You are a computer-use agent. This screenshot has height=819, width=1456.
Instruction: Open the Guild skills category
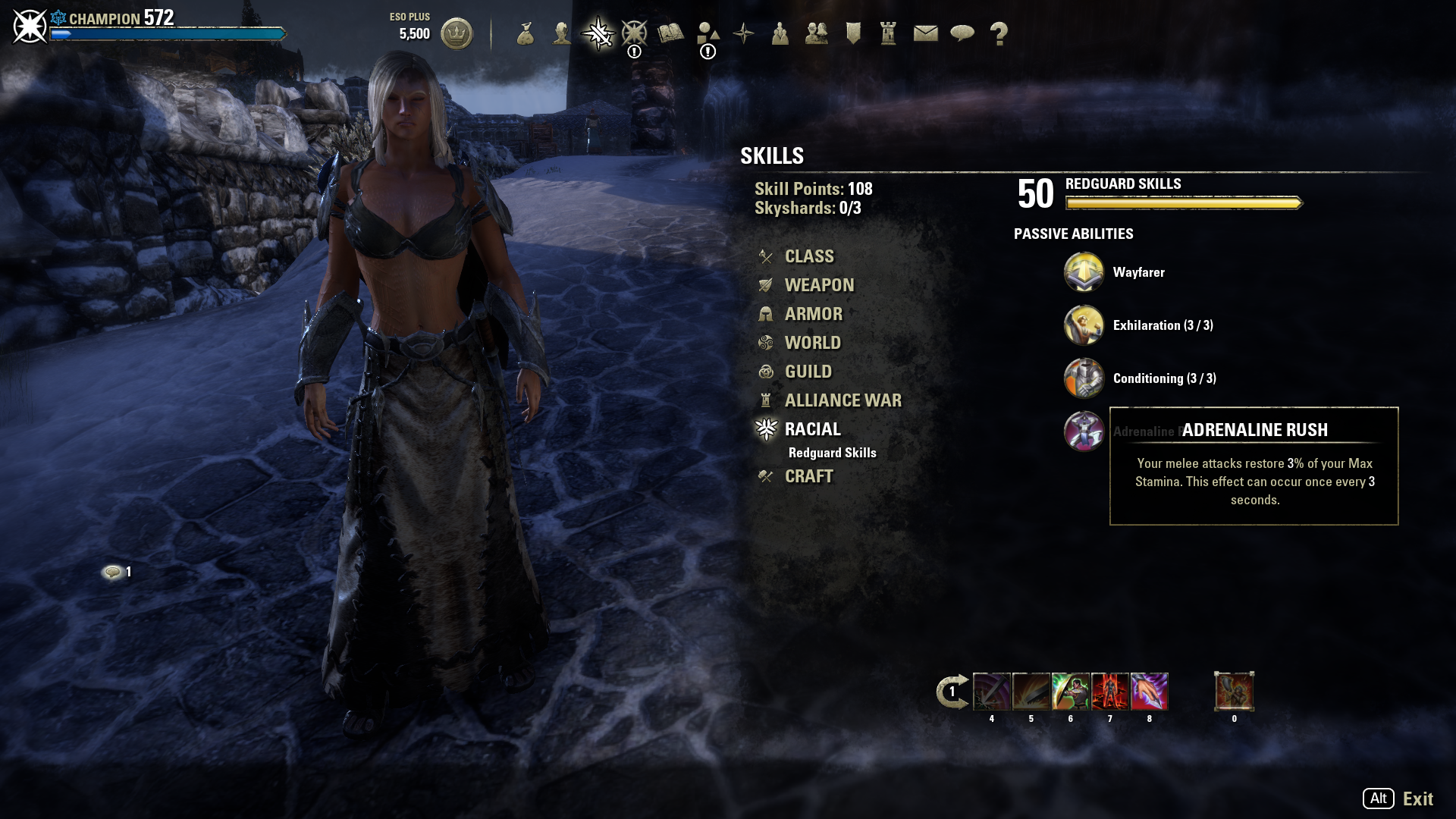pos(808,372)
